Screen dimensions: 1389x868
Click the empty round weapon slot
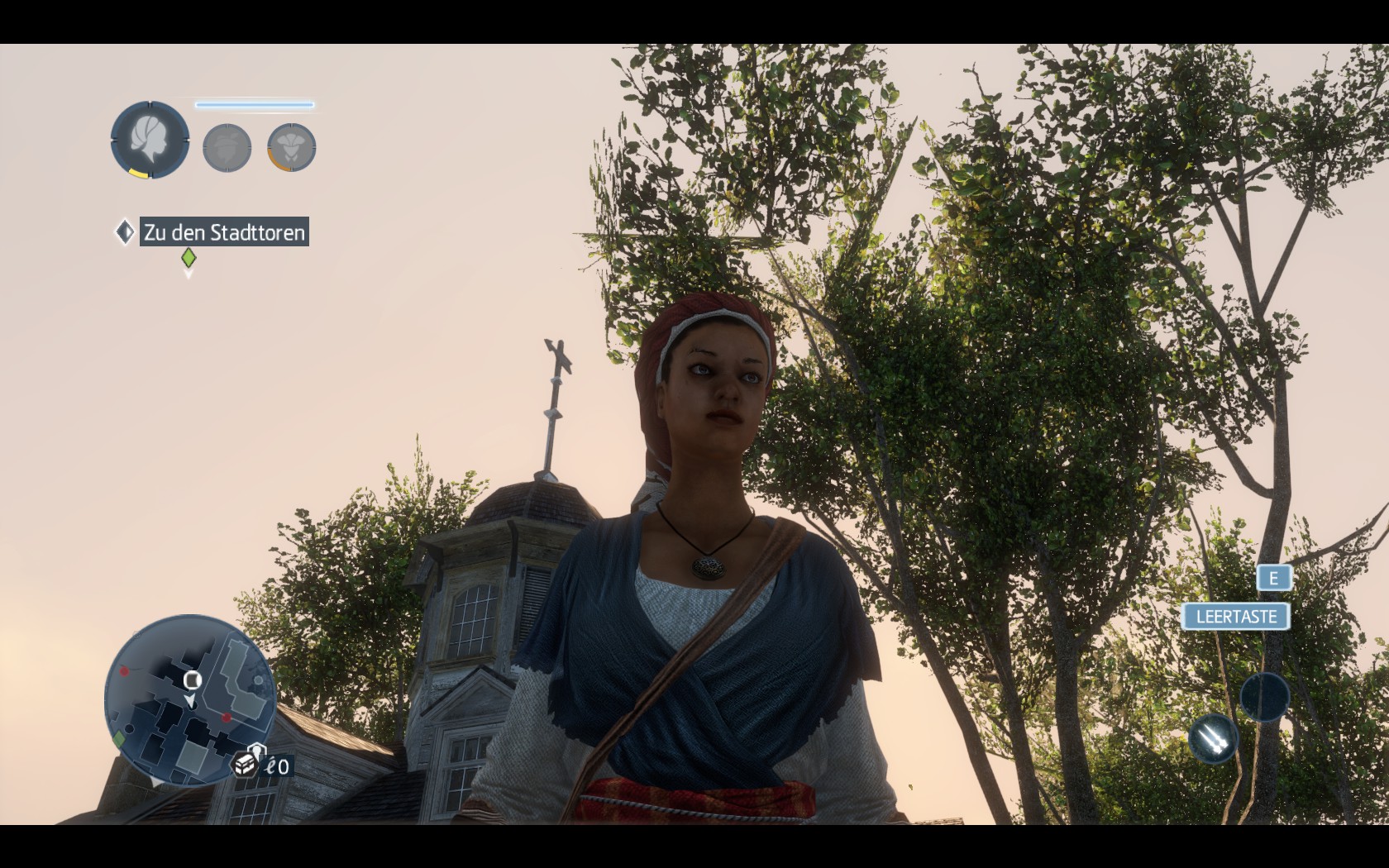coord(1264,697)
